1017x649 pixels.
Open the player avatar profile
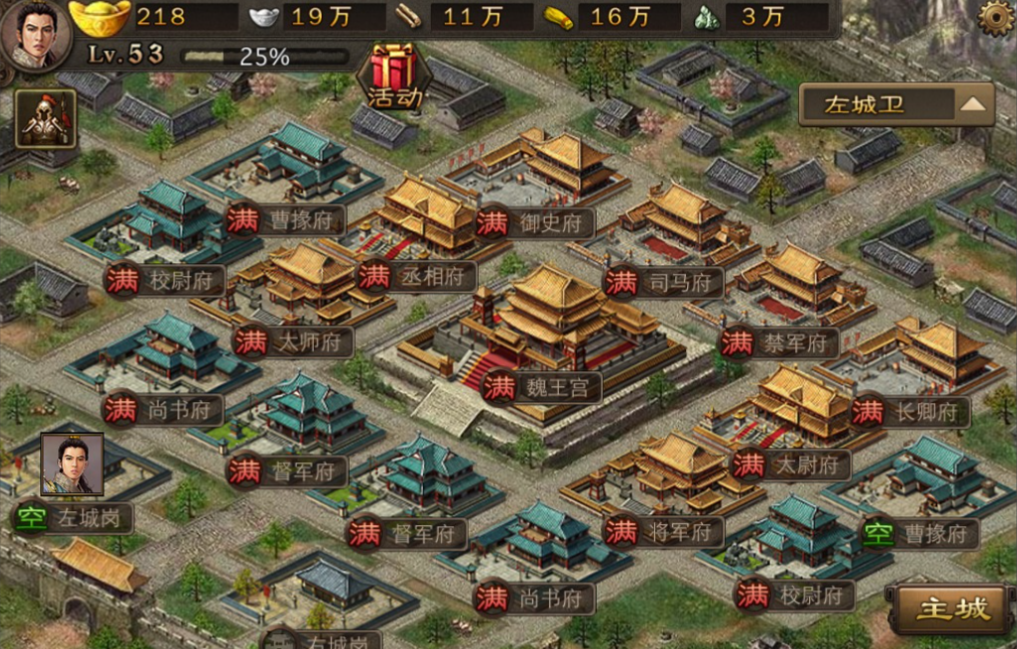36,35
